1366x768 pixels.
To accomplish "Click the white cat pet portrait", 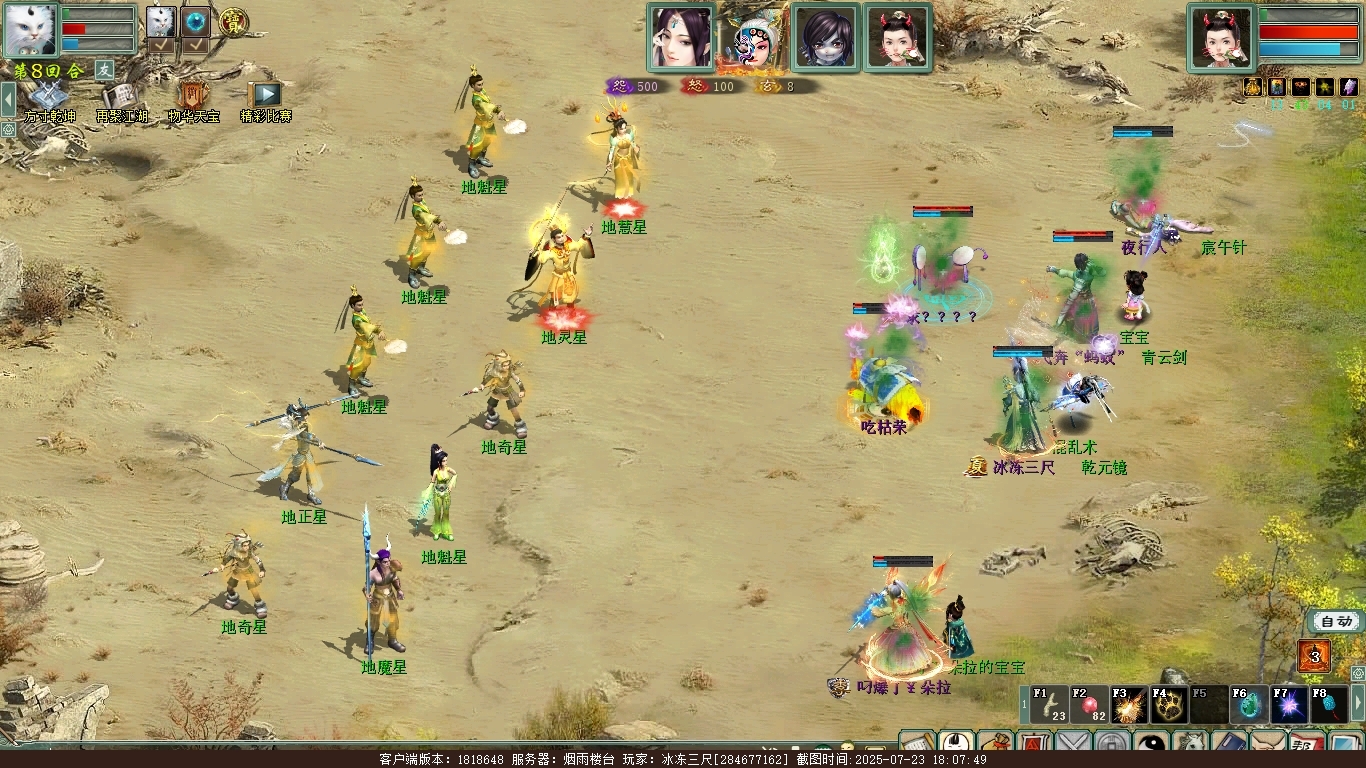I will pyautogui.click(x=31, y=30).
